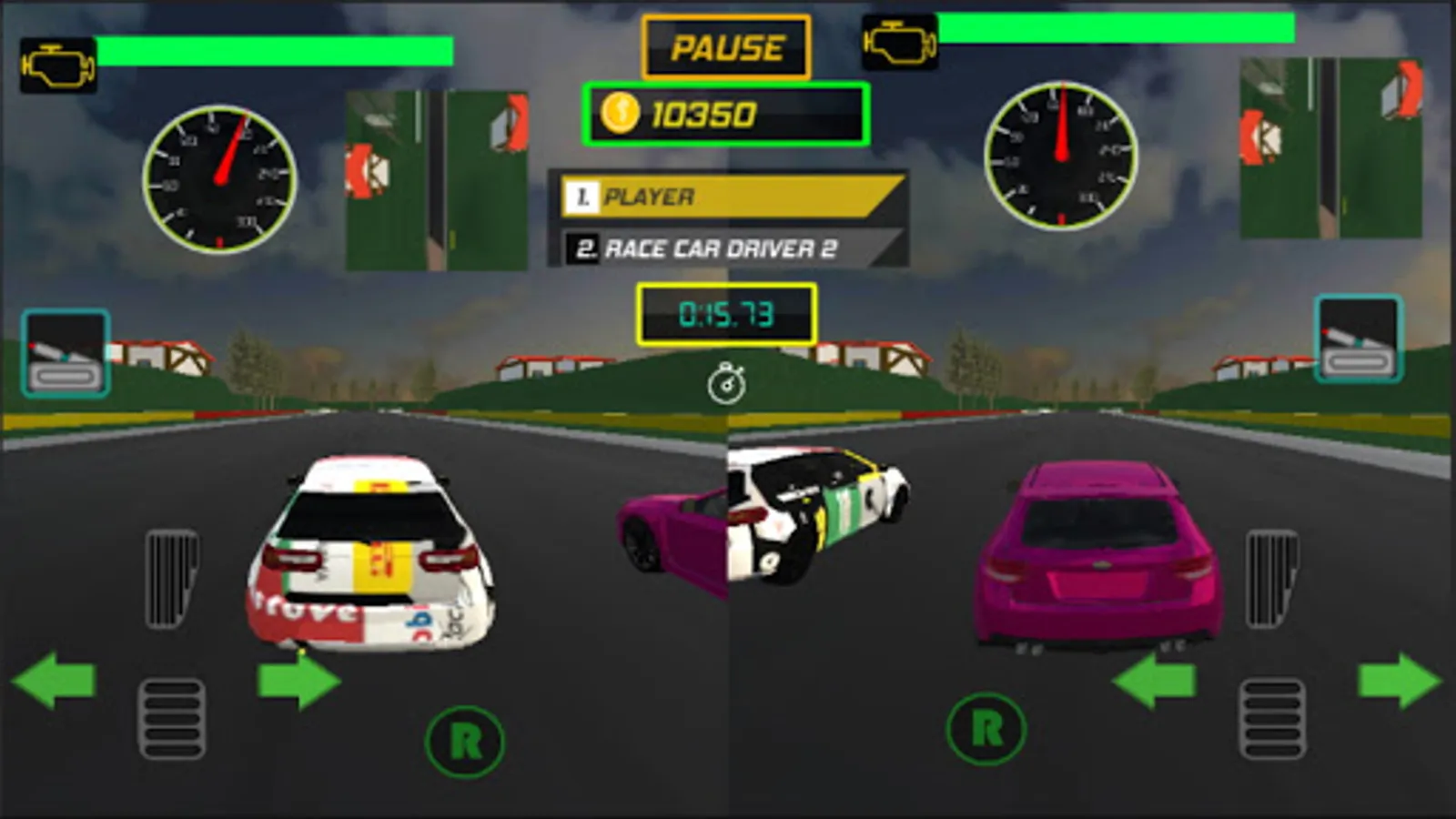Pause the race with the PAUSE button
Screen dimensions: 1456x819
click(726, 47)
